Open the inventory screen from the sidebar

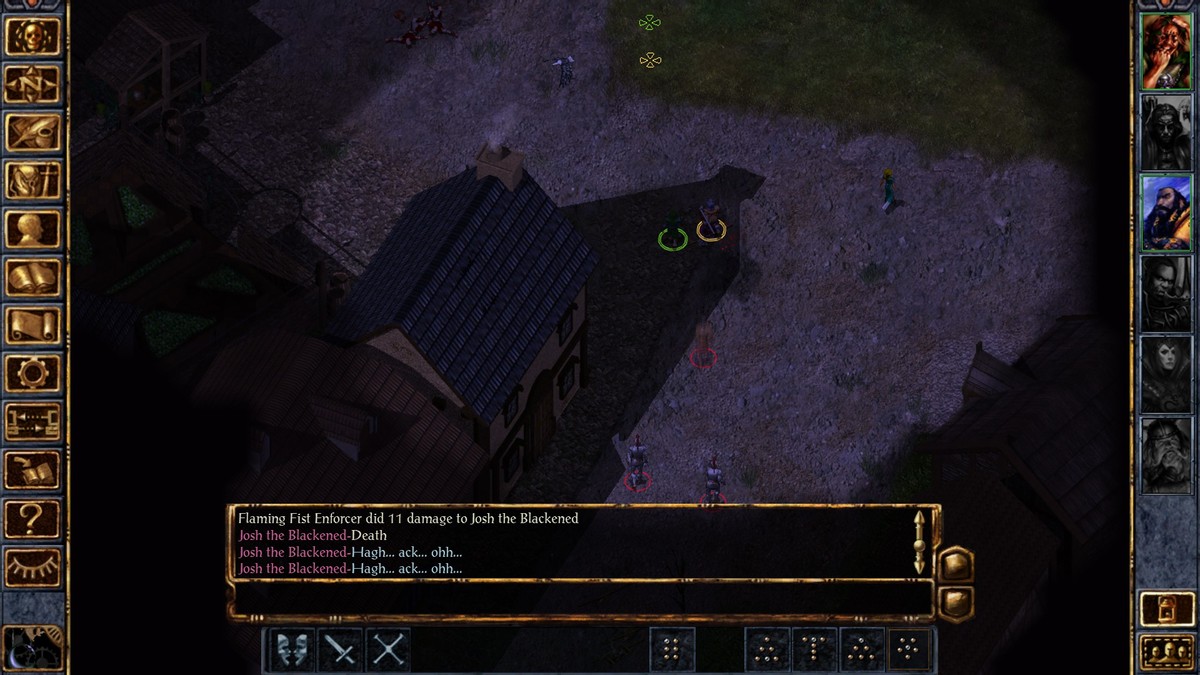(33, 181)
